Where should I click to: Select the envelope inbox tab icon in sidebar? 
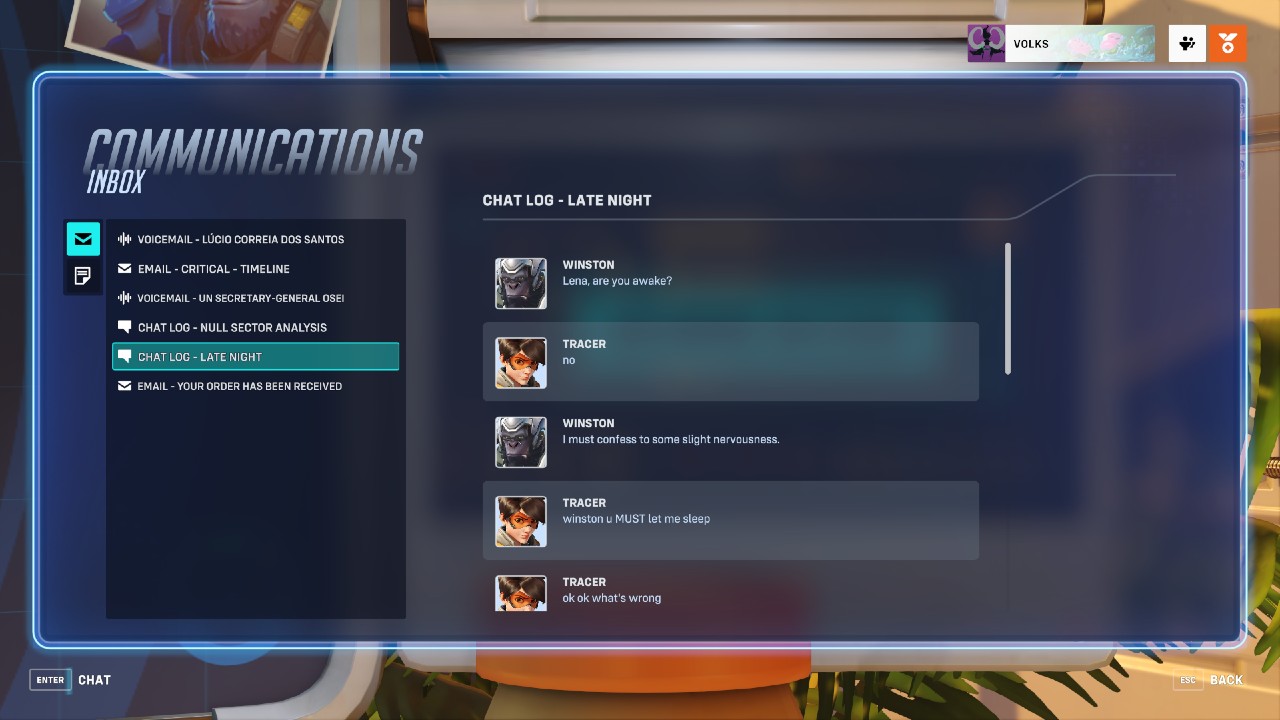83,239
